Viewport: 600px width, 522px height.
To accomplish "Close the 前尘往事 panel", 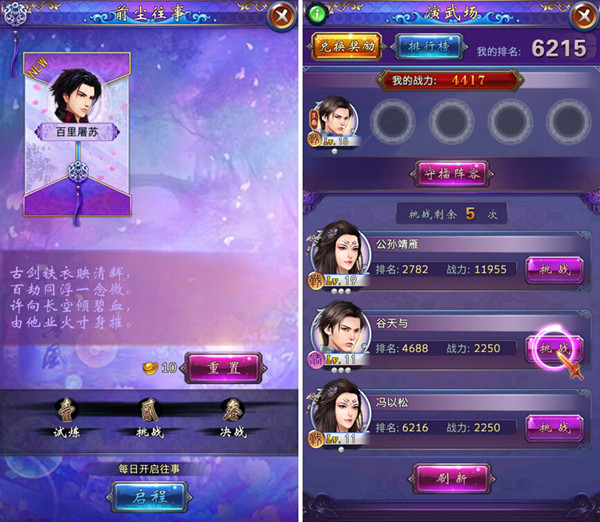I will click(279, 17).
